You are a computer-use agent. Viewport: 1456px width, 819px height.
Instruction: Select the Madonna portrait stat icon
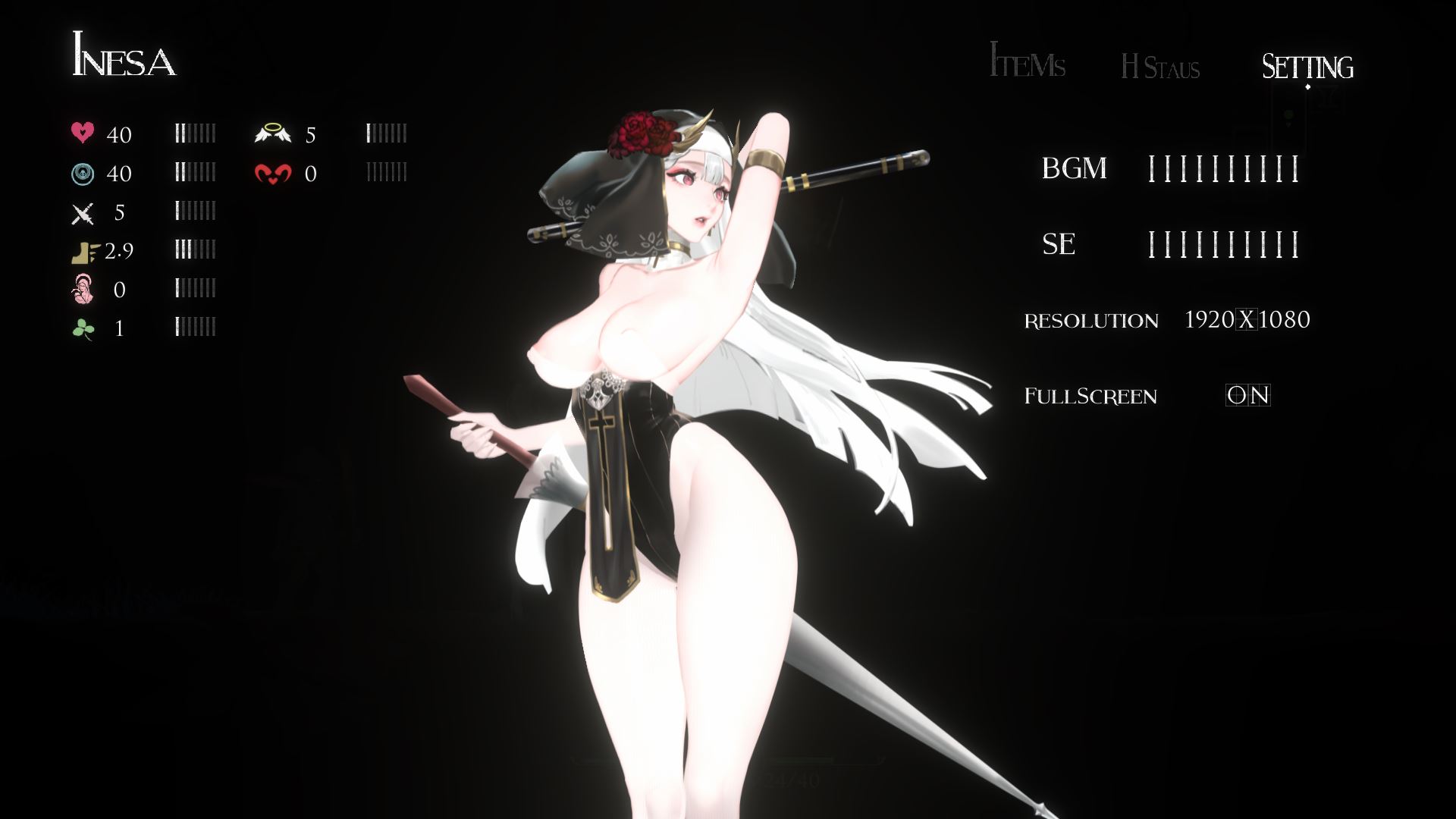pos(84,290)
